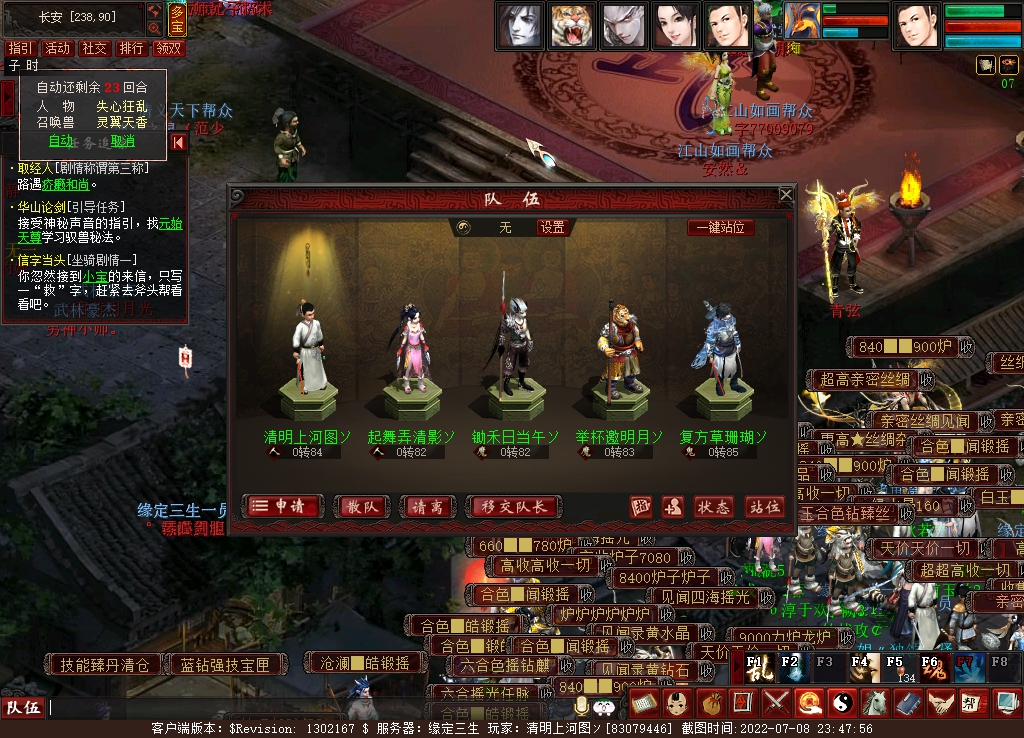Open the 申请 applications list
This screenshot has width=1024, height=738.
click(283, 507)
